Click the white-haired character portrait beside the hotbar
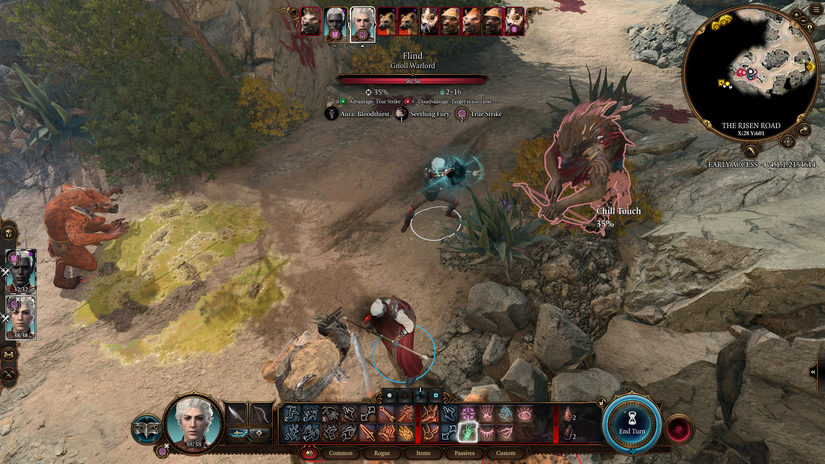825x464 pixels. 191,422
